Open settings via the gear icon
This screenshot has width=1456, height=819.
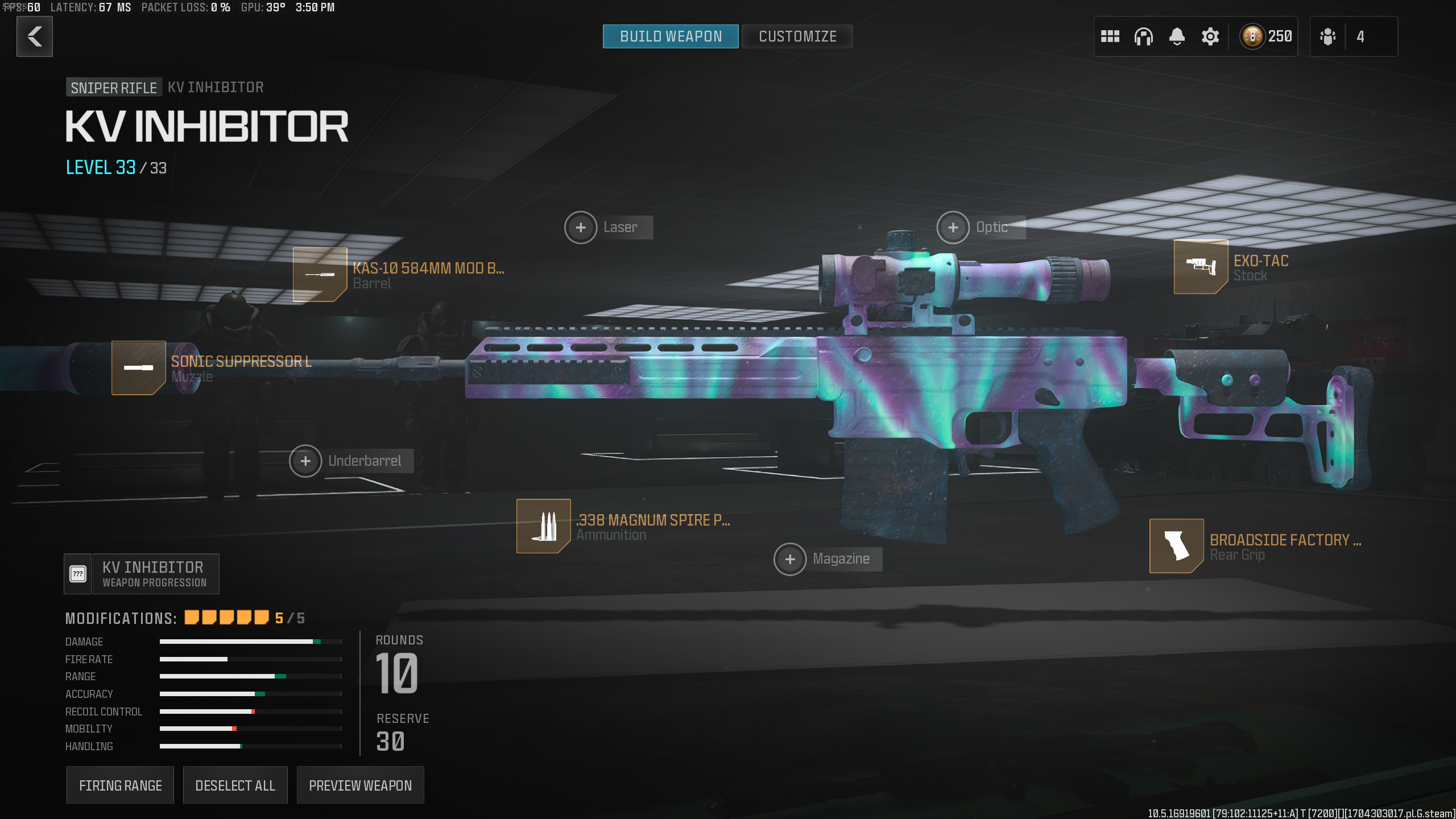coord(1210,36)
